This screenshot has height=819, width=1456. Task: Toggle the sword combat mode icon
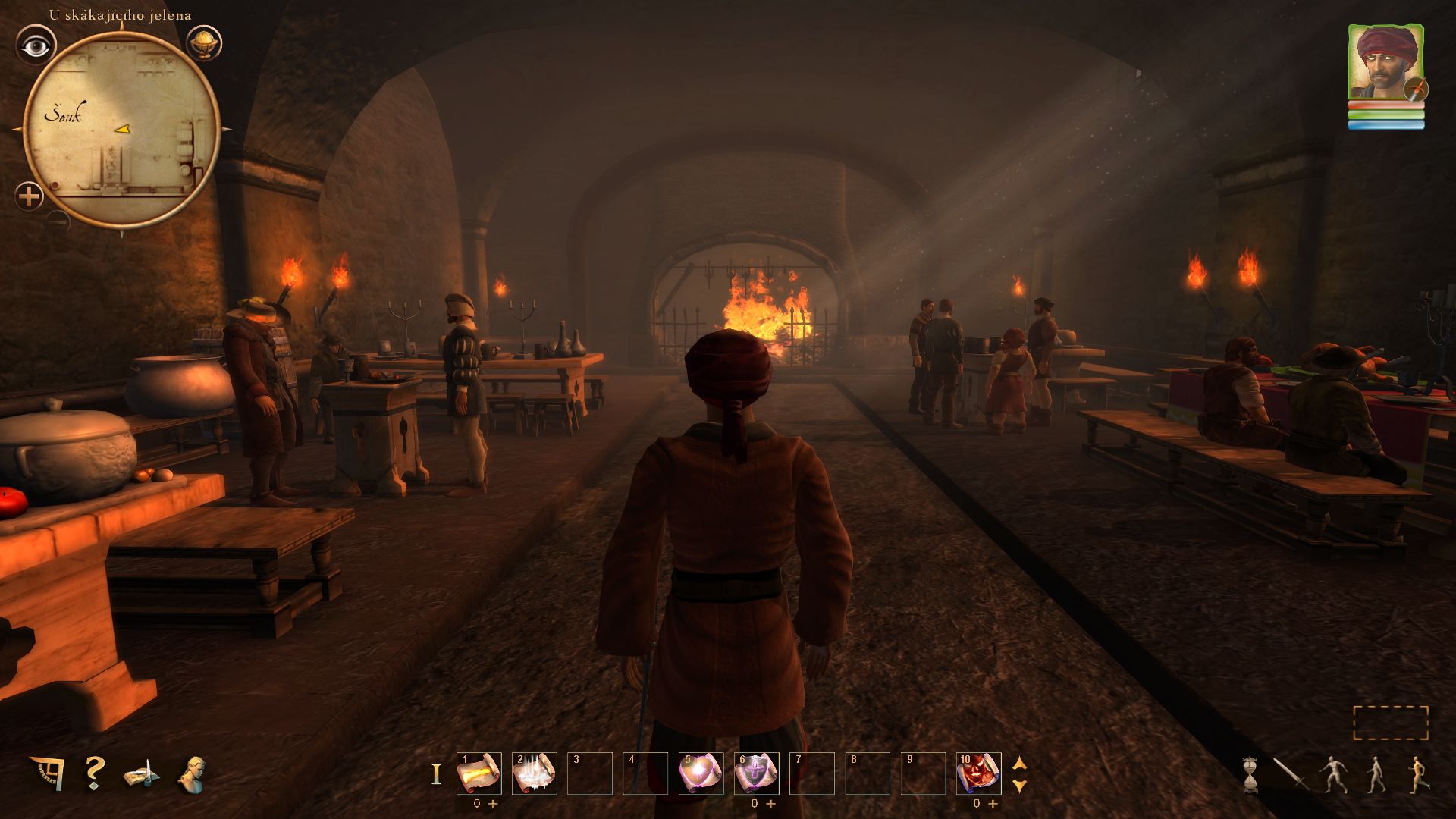(1290, 775)
